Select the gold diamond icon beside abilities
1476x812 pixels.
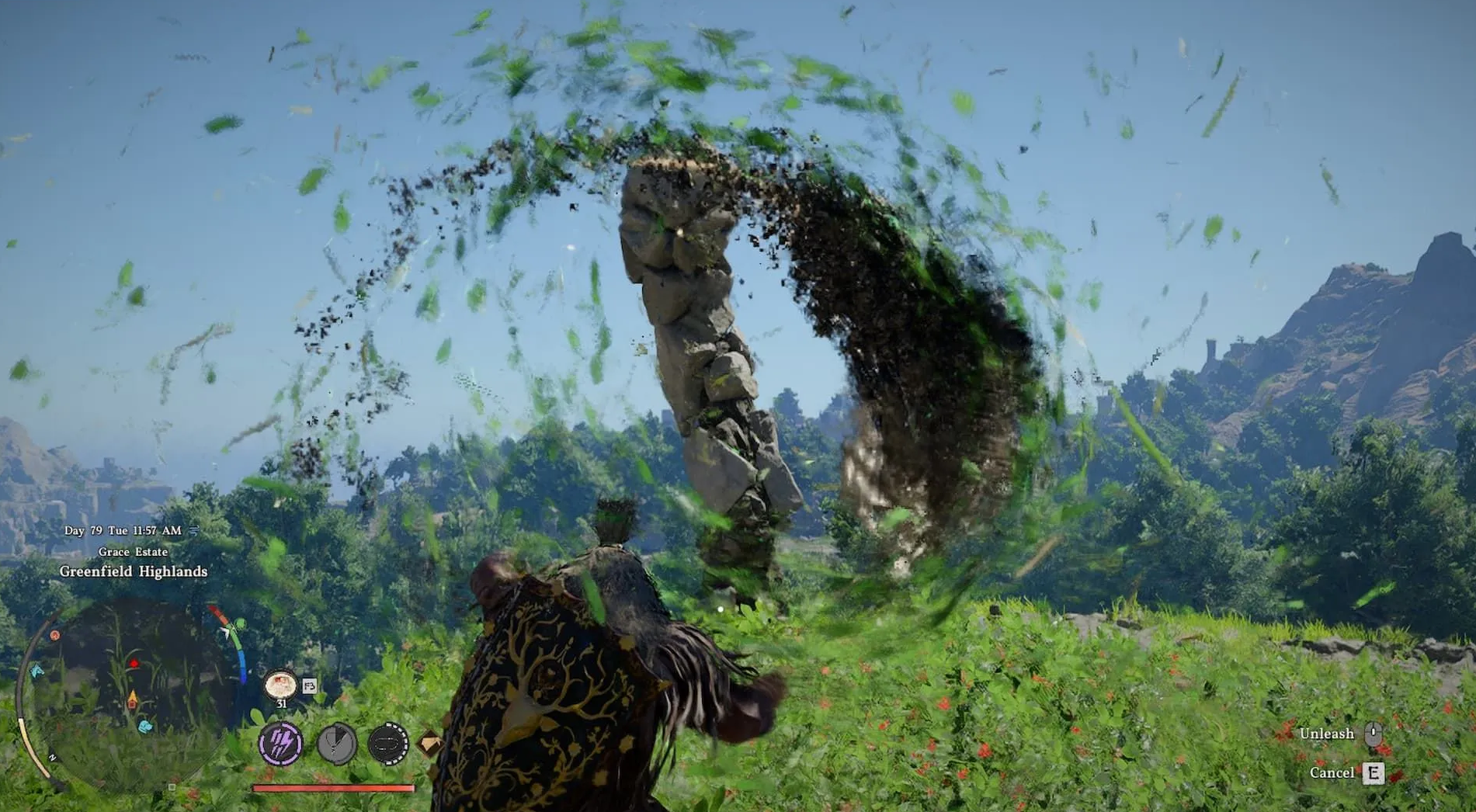[x=429, y=744]
